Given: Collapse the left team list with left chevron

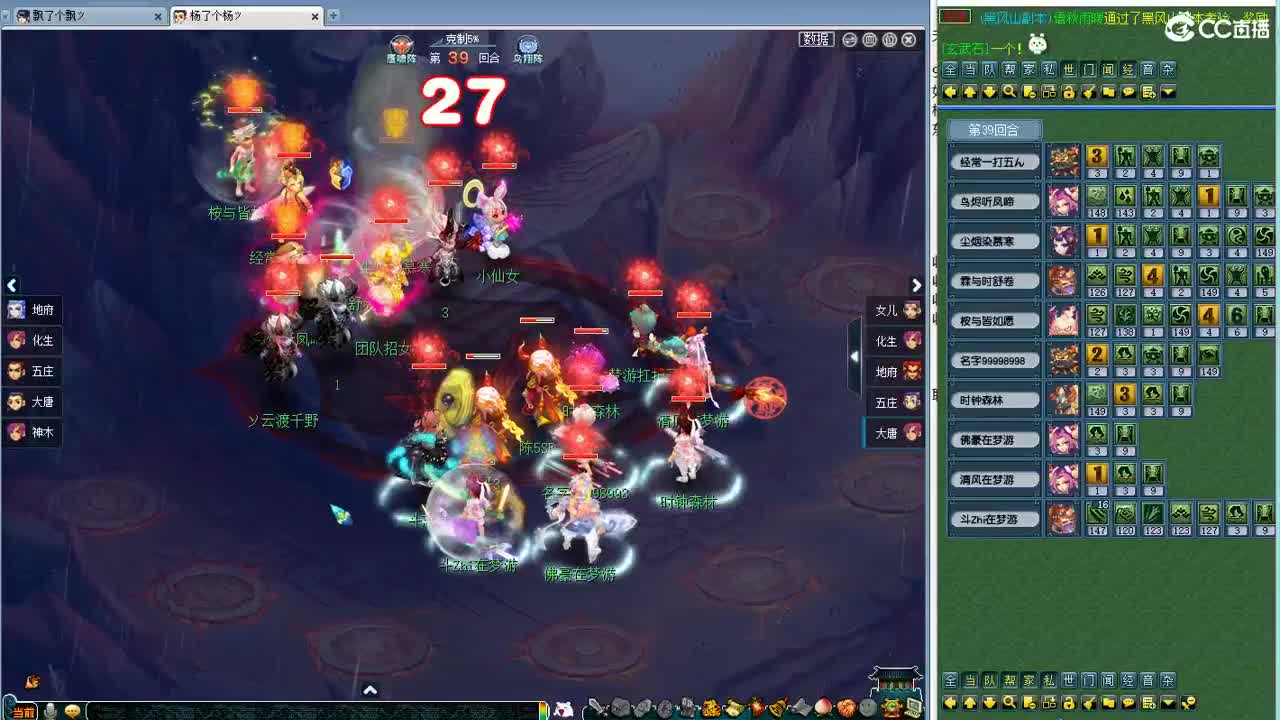Looking at the screenshot, I should click(x=12, y=285).
